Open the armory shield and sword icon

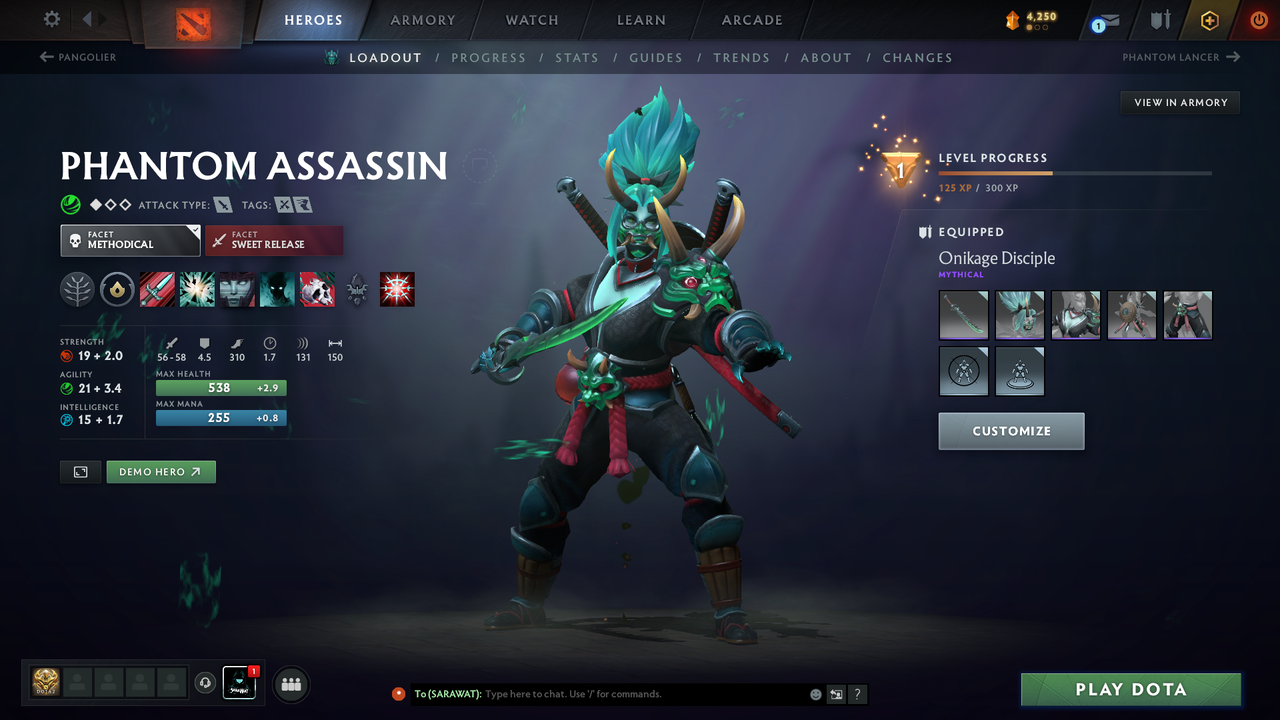tap(1158, 20)
